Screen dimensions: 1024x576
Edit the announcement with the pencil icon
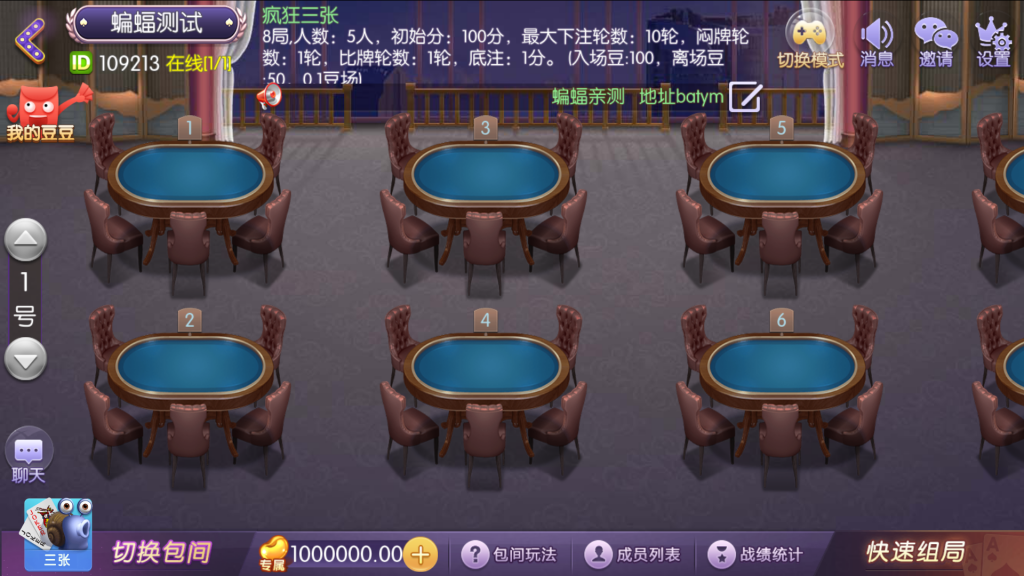[x=745, y=97]
